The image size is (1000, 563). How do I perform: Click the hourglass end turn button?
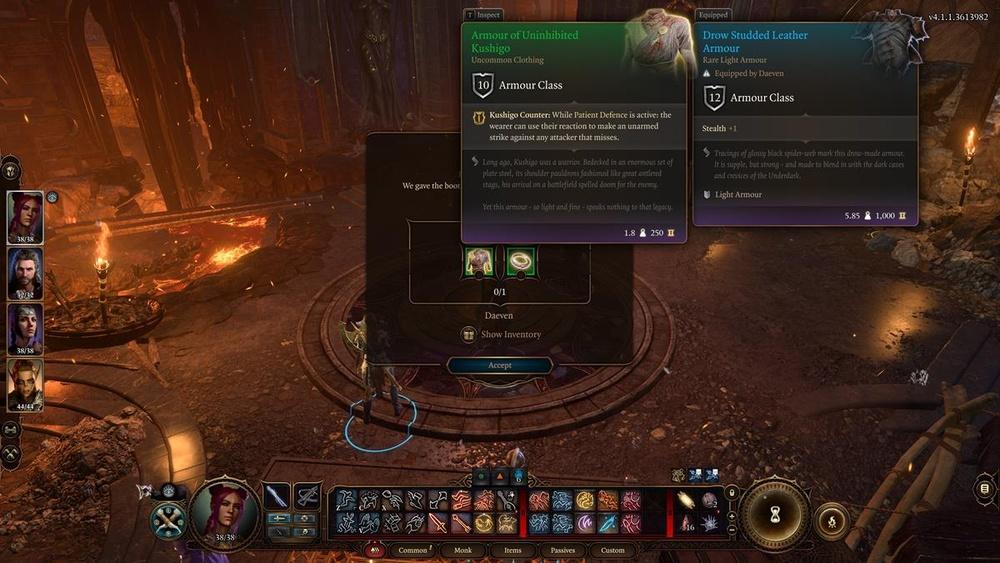774,512
